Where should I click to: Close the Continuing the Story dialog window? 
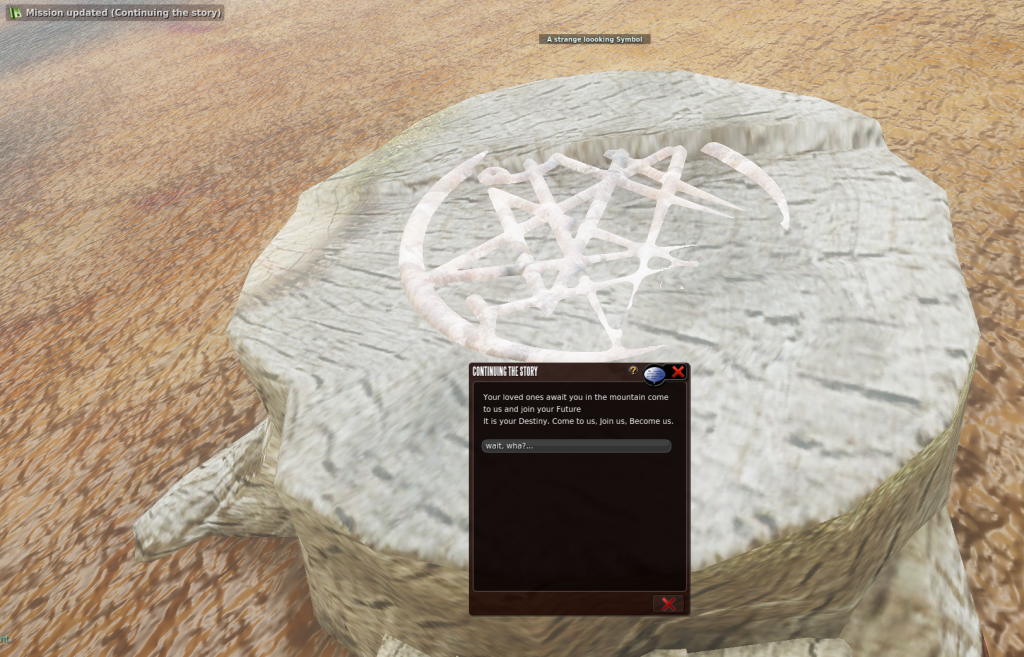[x=678, y=372]
